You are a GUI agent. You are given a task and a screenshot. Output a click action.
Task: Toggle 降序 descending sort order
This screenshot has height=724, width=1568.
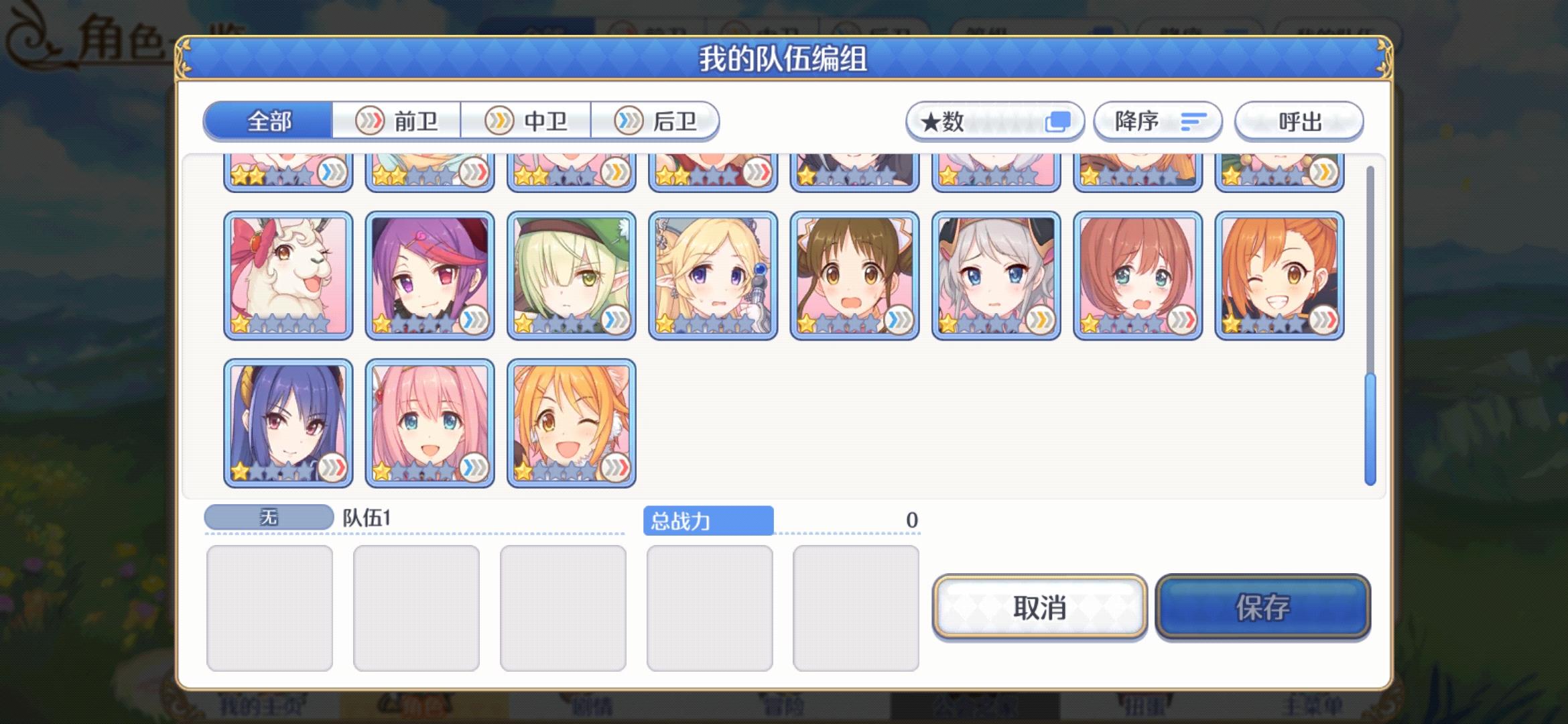[1157, 121]
